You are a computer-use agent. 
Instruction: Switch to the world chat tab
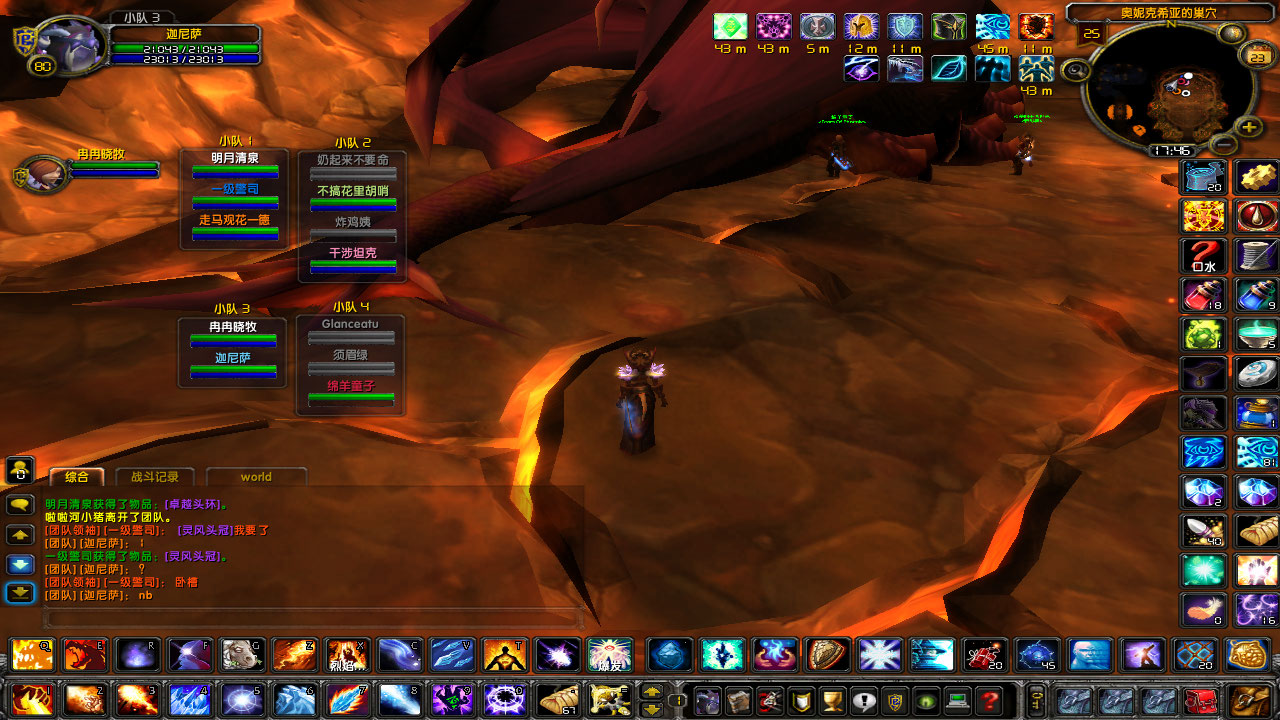click(x=257, y=477)
